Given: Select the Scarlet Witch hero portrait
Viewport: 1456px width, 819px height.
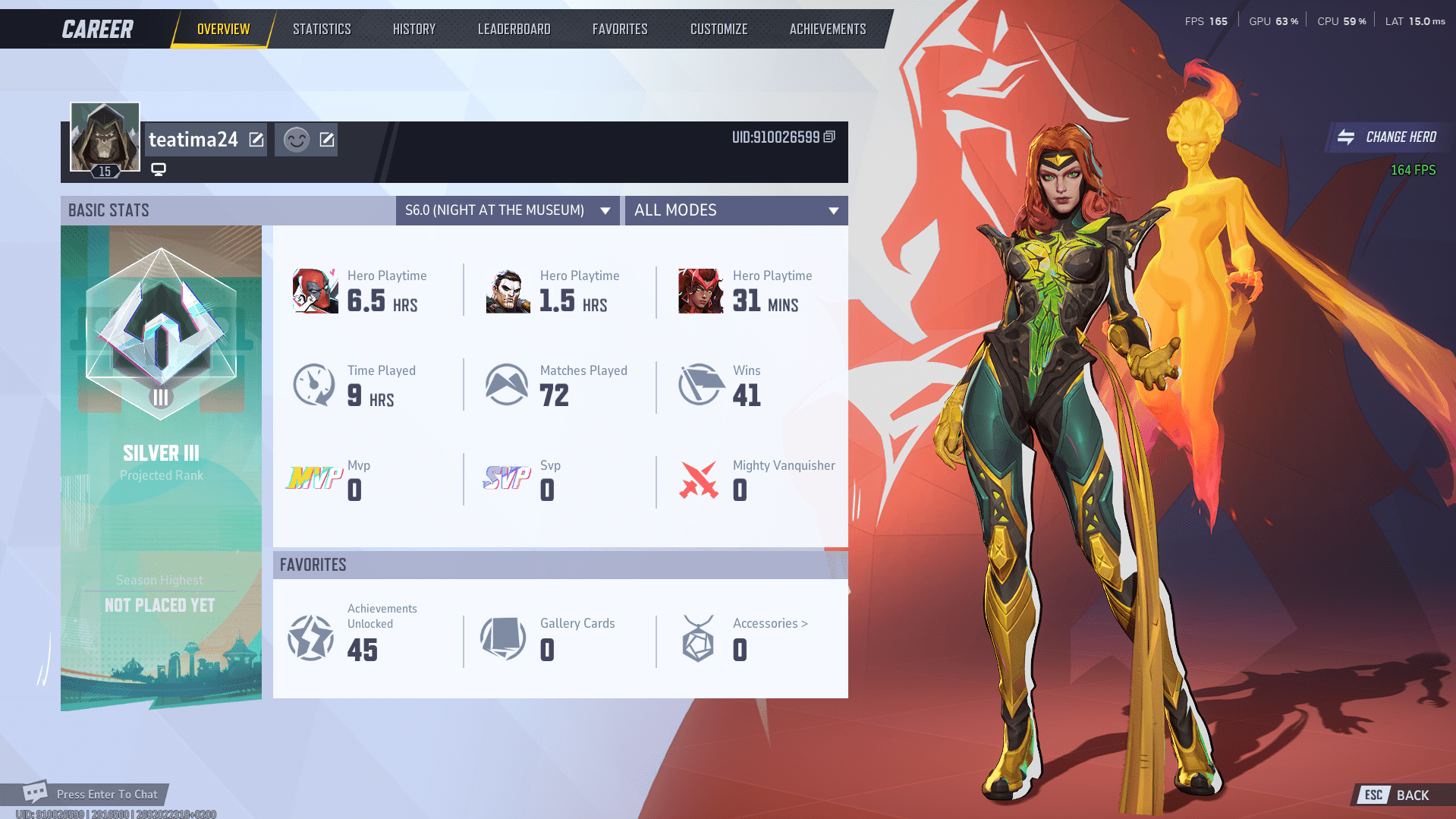Looking at the screenshot, I should click(x=700, y=290).
